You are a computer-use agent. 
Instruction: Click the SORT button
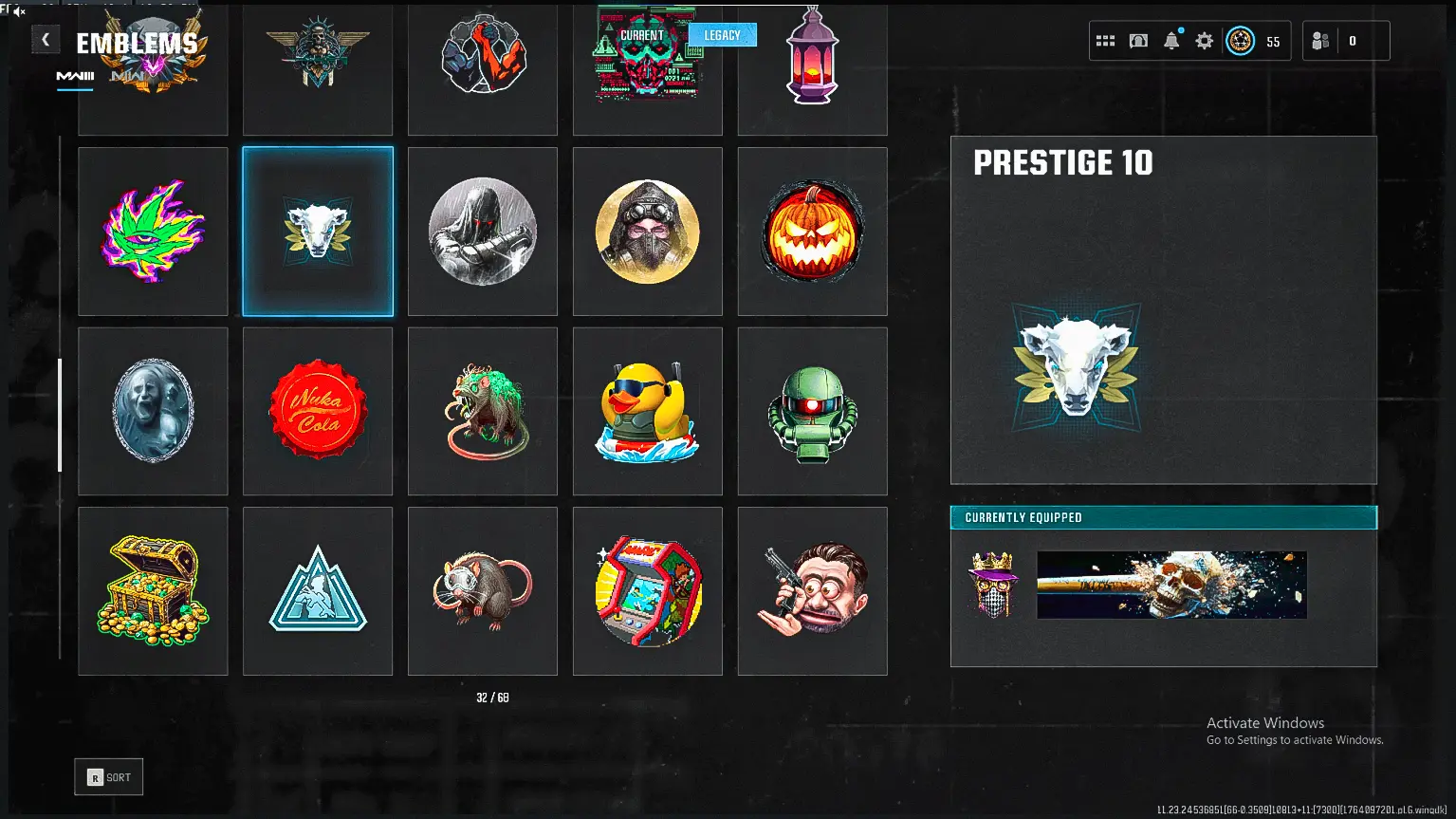point(107,776)
